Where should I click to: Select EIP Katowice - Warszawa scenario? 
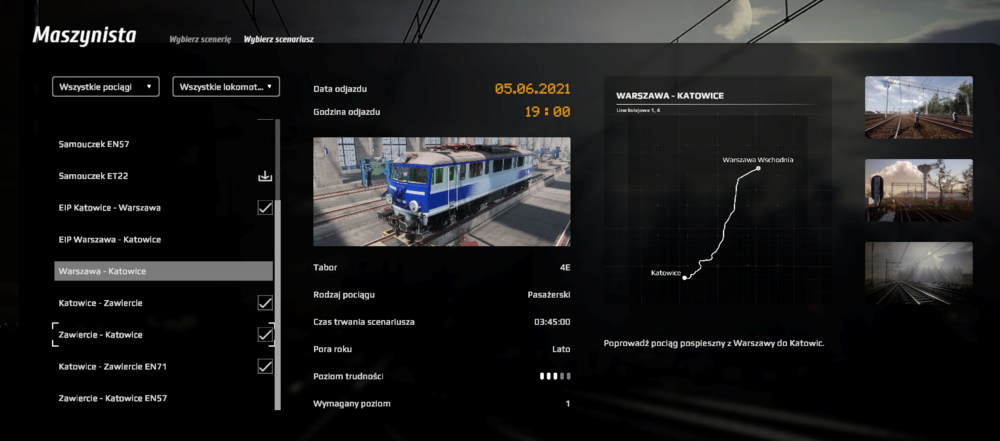tap(110, 208)
